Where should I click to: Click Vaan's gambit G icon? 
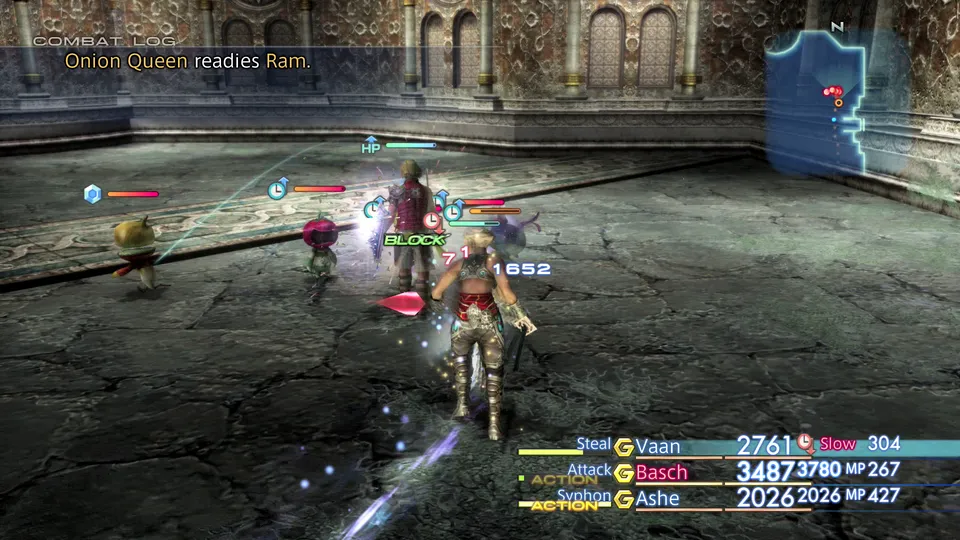pyautogui.click(x=624, y=447)
